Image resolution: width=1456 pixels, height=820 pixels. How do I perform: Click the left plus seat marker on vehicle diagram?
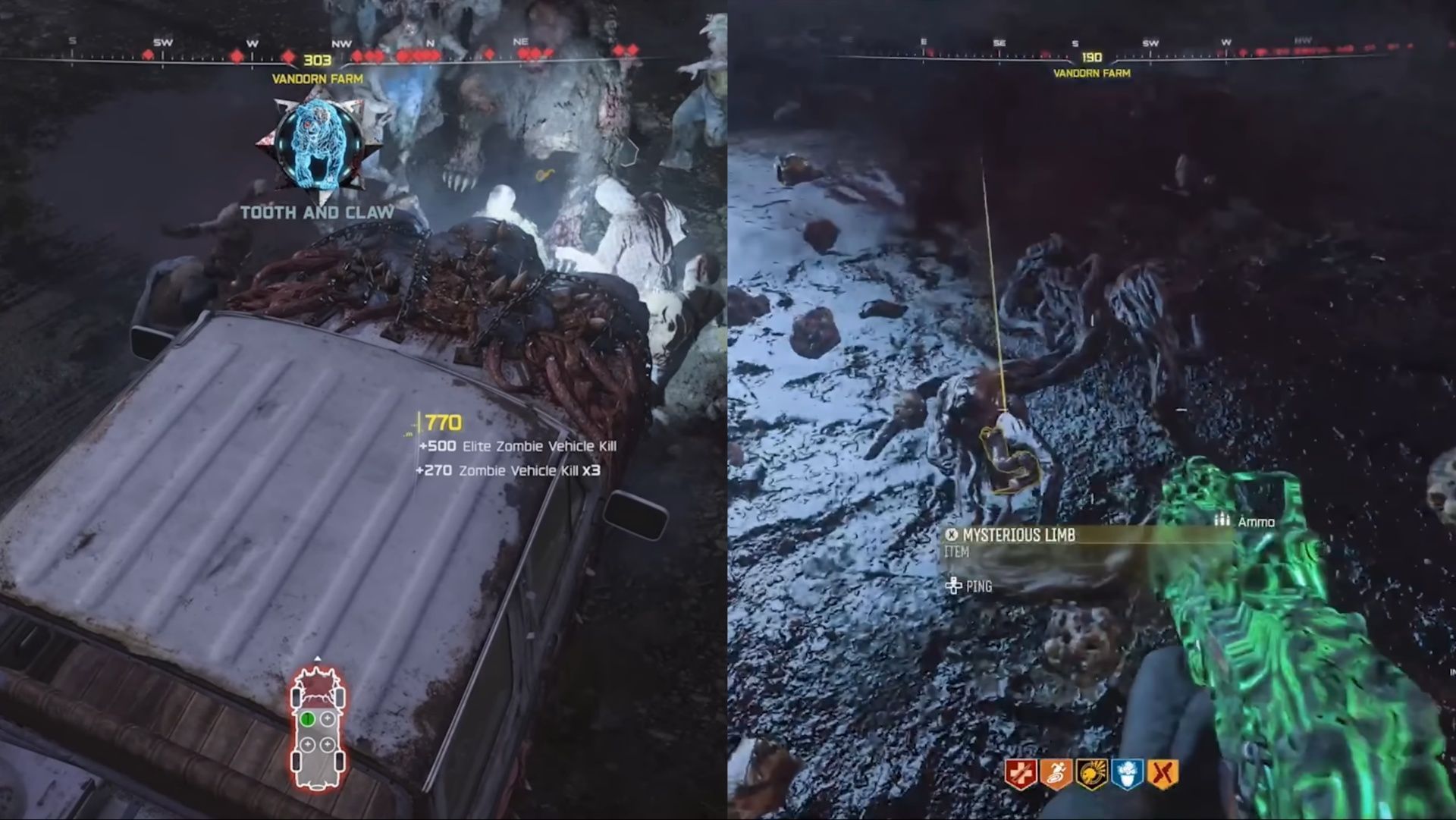point(308,743)
